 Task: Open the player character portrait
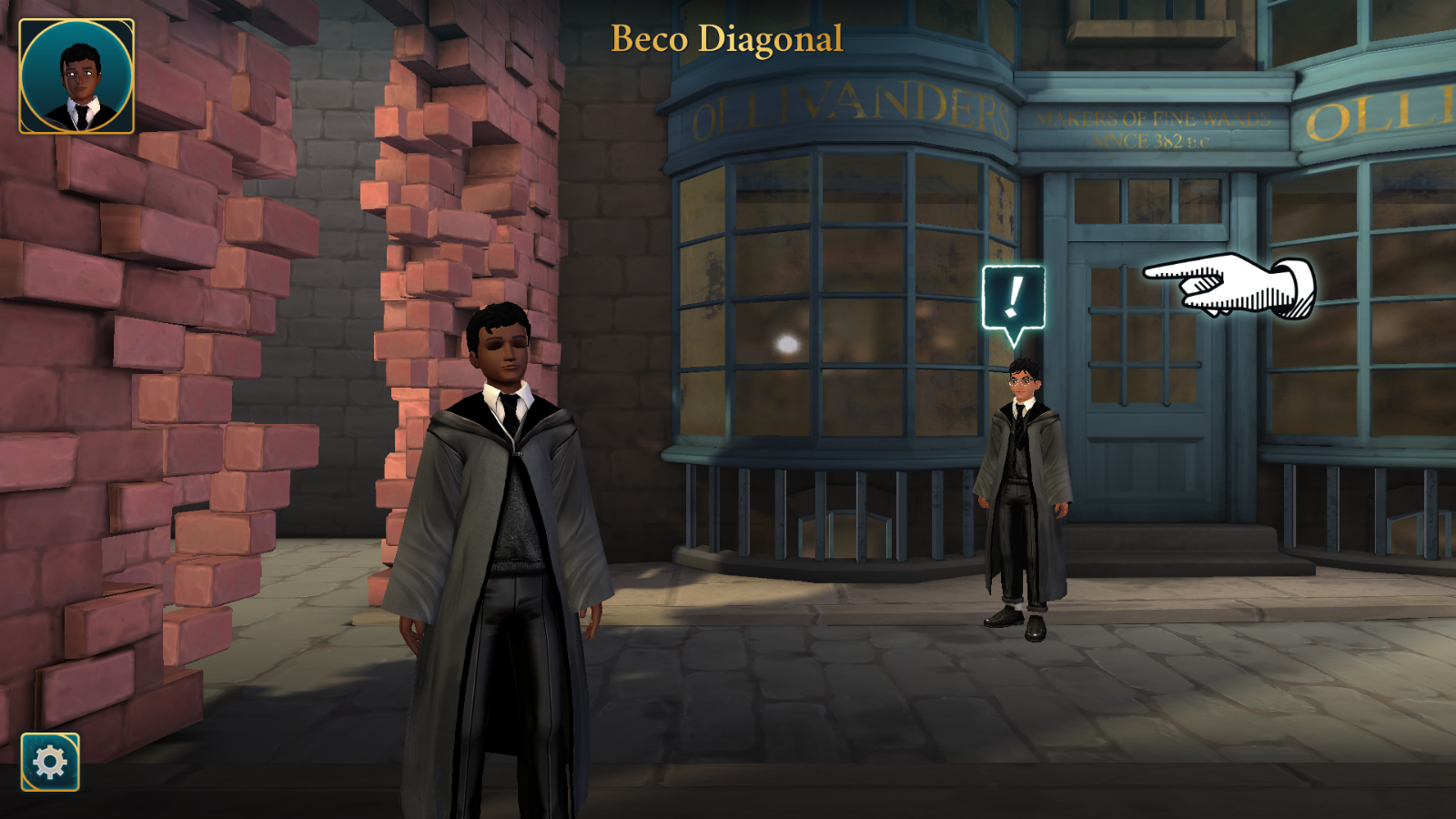click(76, 76)
